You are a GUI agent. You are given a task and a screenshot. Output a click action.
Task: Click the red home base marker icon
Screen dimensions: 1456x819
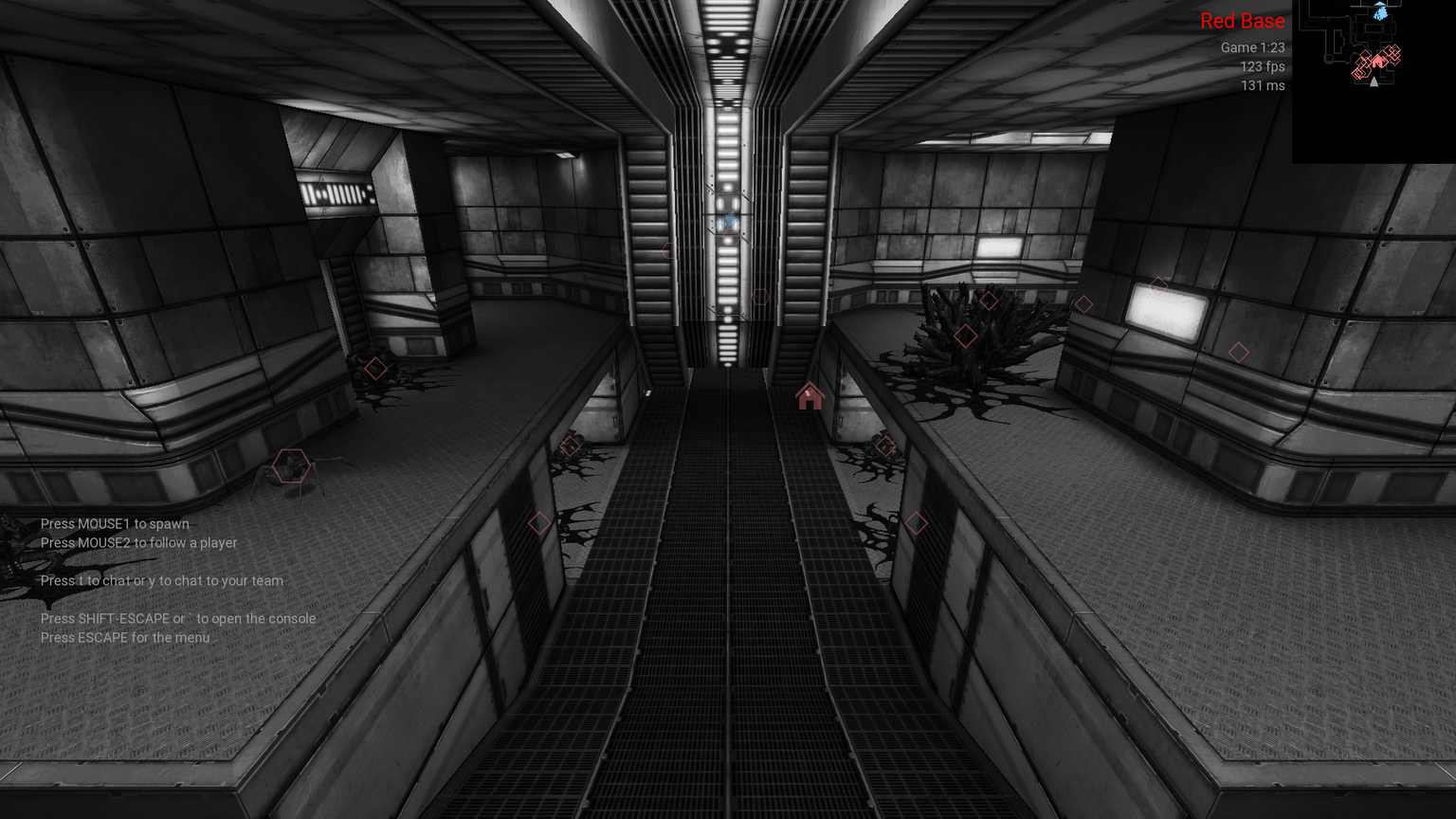[810, 396]
